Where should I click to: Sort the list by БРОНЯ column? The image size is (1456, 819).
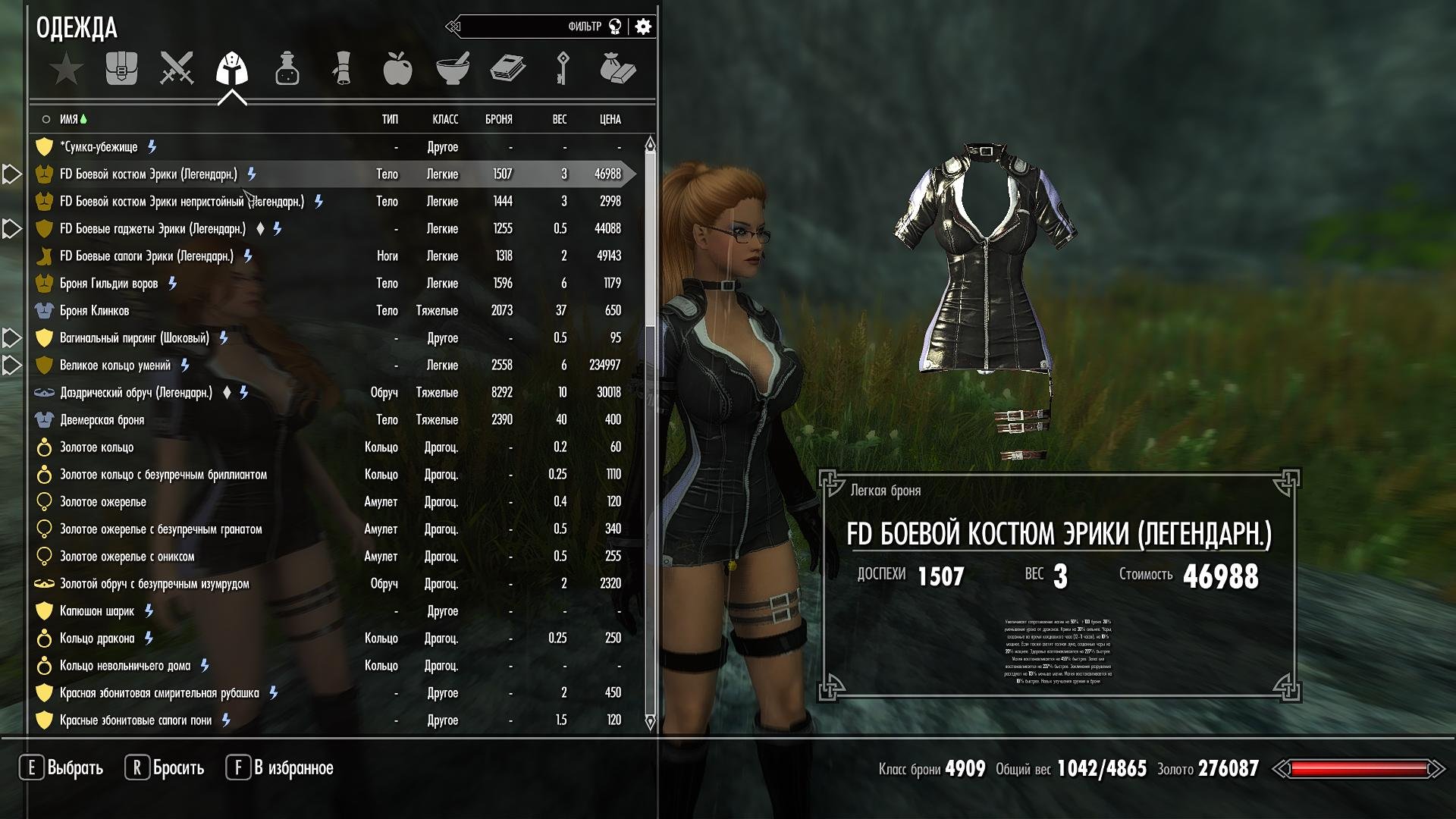(x=498, y=120)
